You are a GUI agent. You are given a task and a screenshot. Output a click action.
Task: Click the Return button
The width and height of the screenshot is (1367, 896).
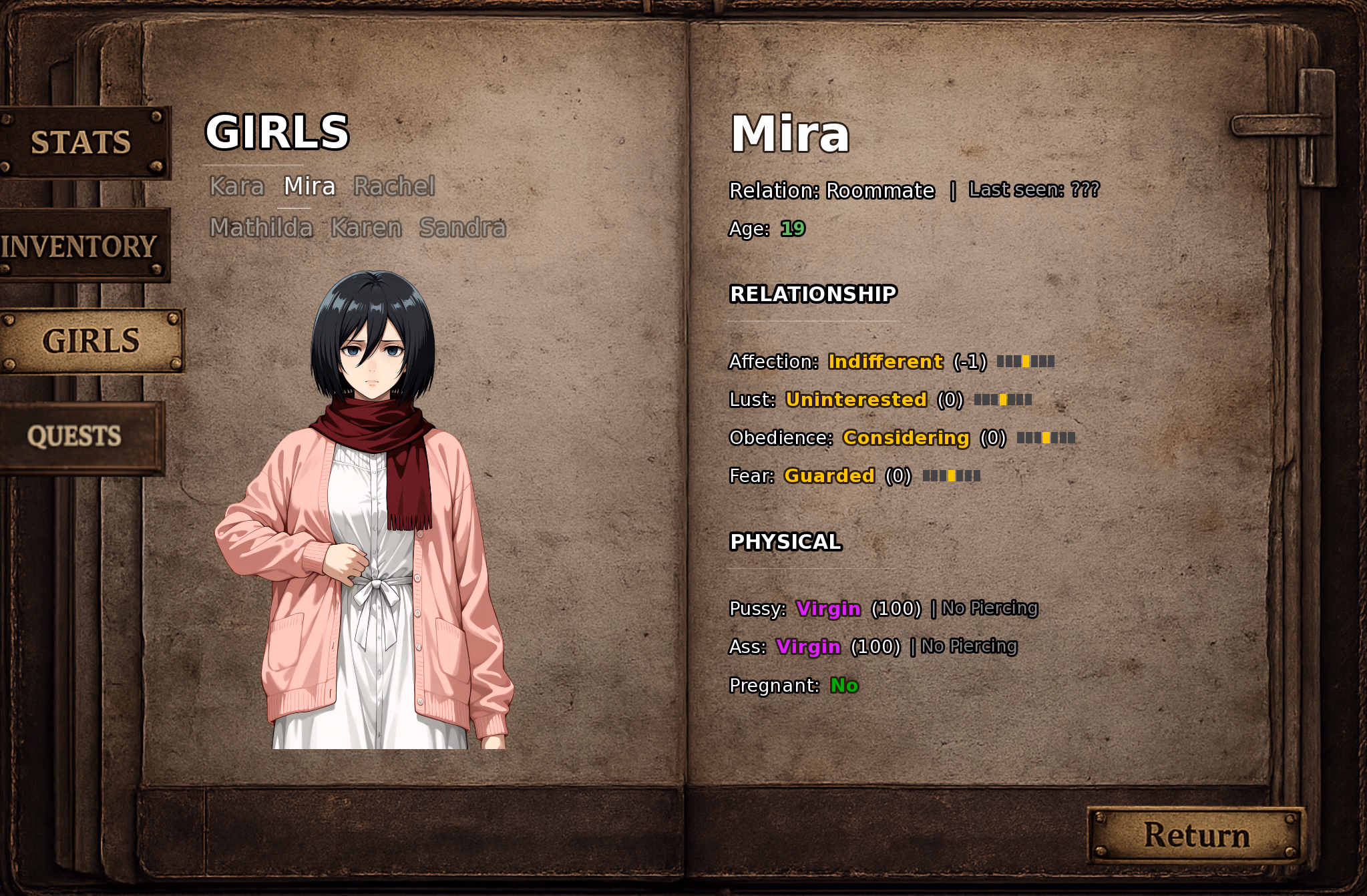tap(1196, 835)
